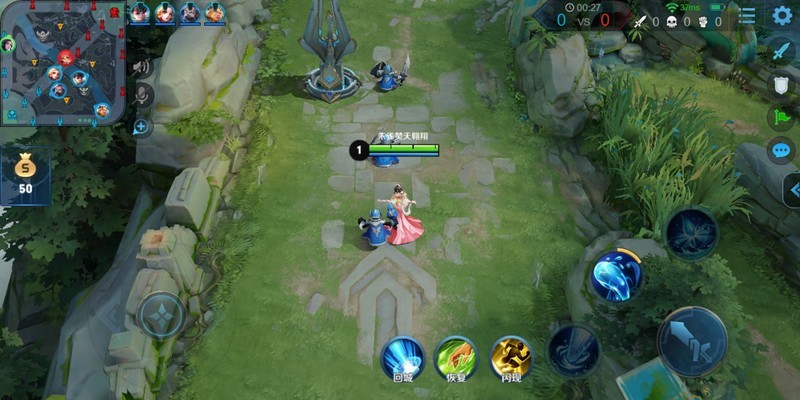Send the green flag gather signal
The height and width of the screenshot is (400, 800).
pos(781,117)
